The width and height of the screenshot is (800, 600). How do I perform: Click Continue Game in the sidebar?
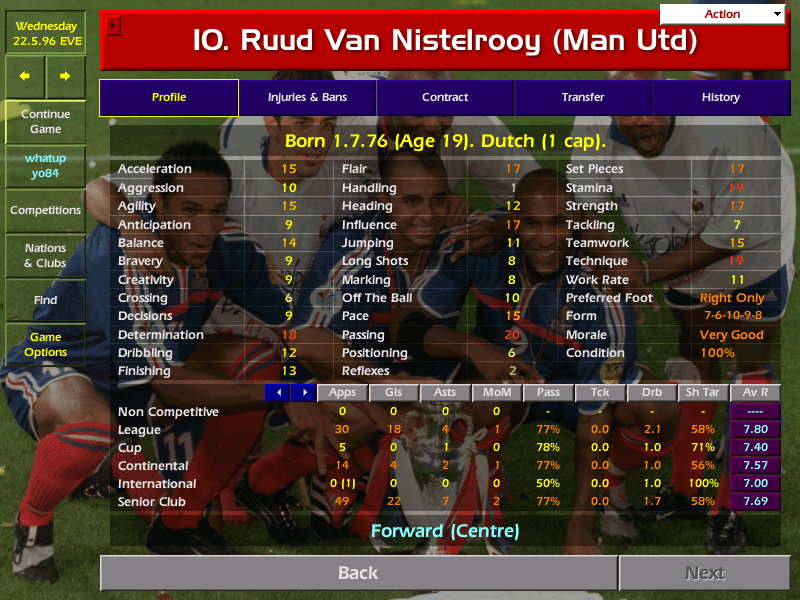(46, 121)
